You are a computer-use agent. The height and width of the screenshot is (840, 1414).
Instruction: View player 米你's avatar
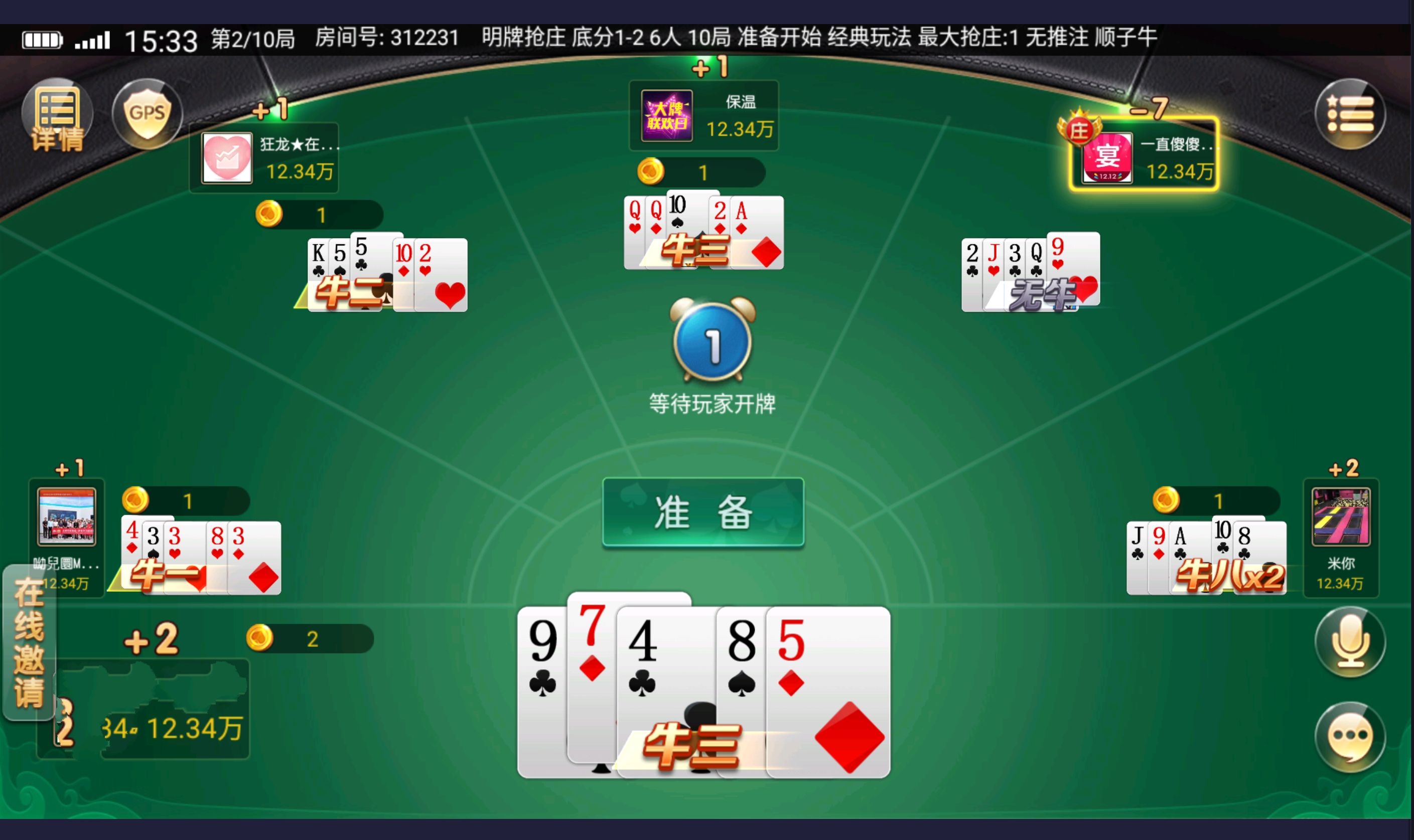[1340, 516]
